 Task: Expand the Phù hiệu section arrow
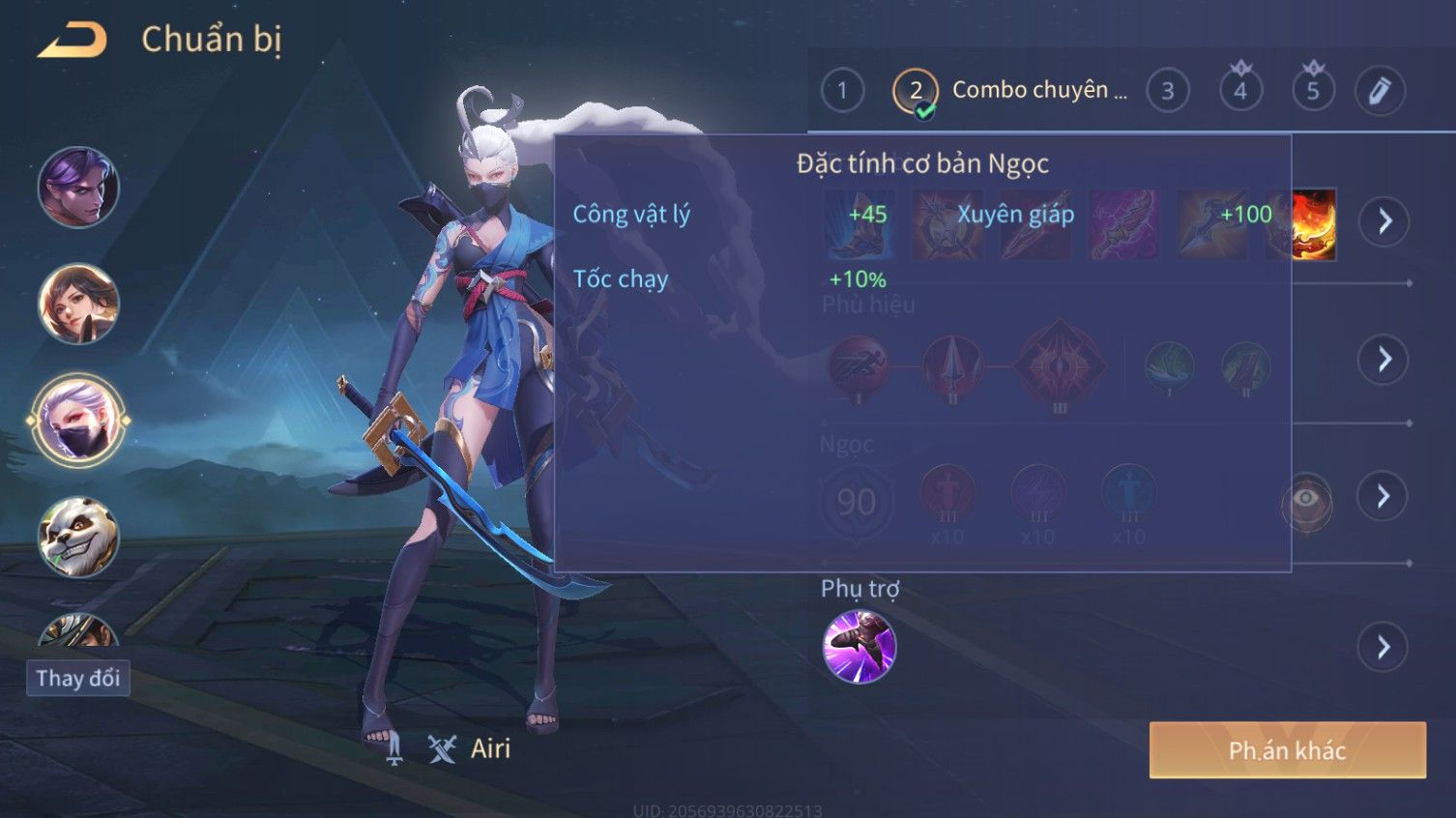(x=1383, y=360)
